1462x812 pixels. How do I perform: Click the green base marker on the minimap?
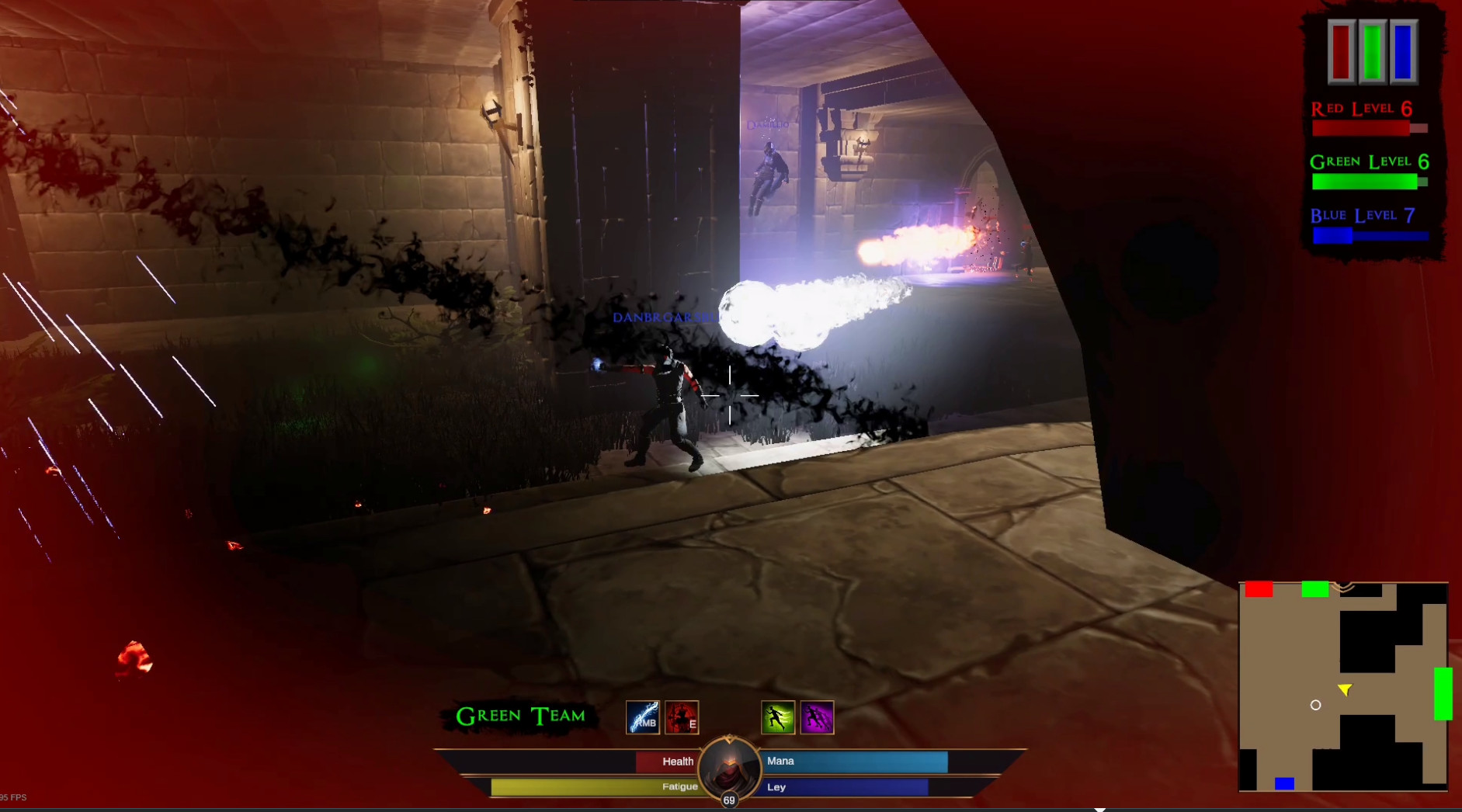(x=1316, y=589)
